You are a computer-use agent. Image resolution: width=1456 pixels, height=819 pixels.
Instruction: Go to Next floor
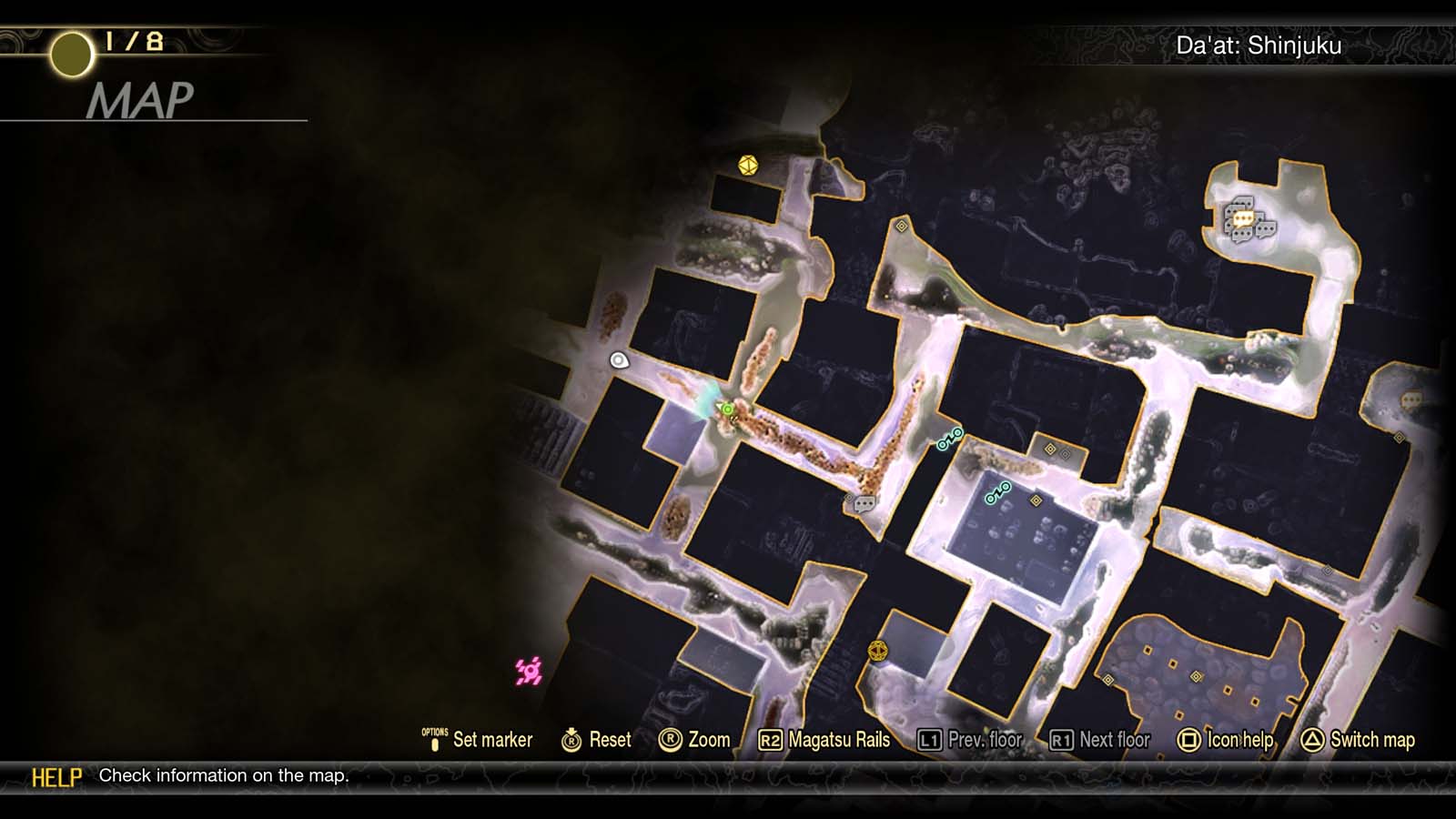pyautogui.click(x=1106, y=740)
